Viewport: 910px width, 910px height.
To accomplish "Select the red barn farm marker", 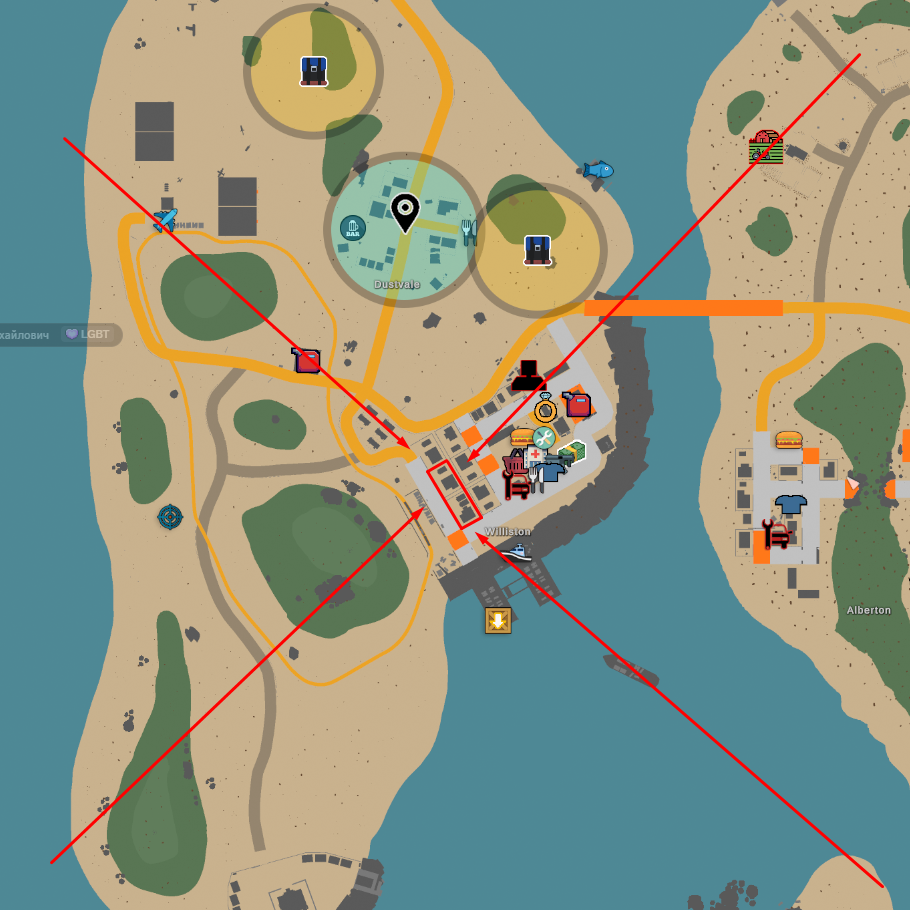I will [x=765, y=146].
